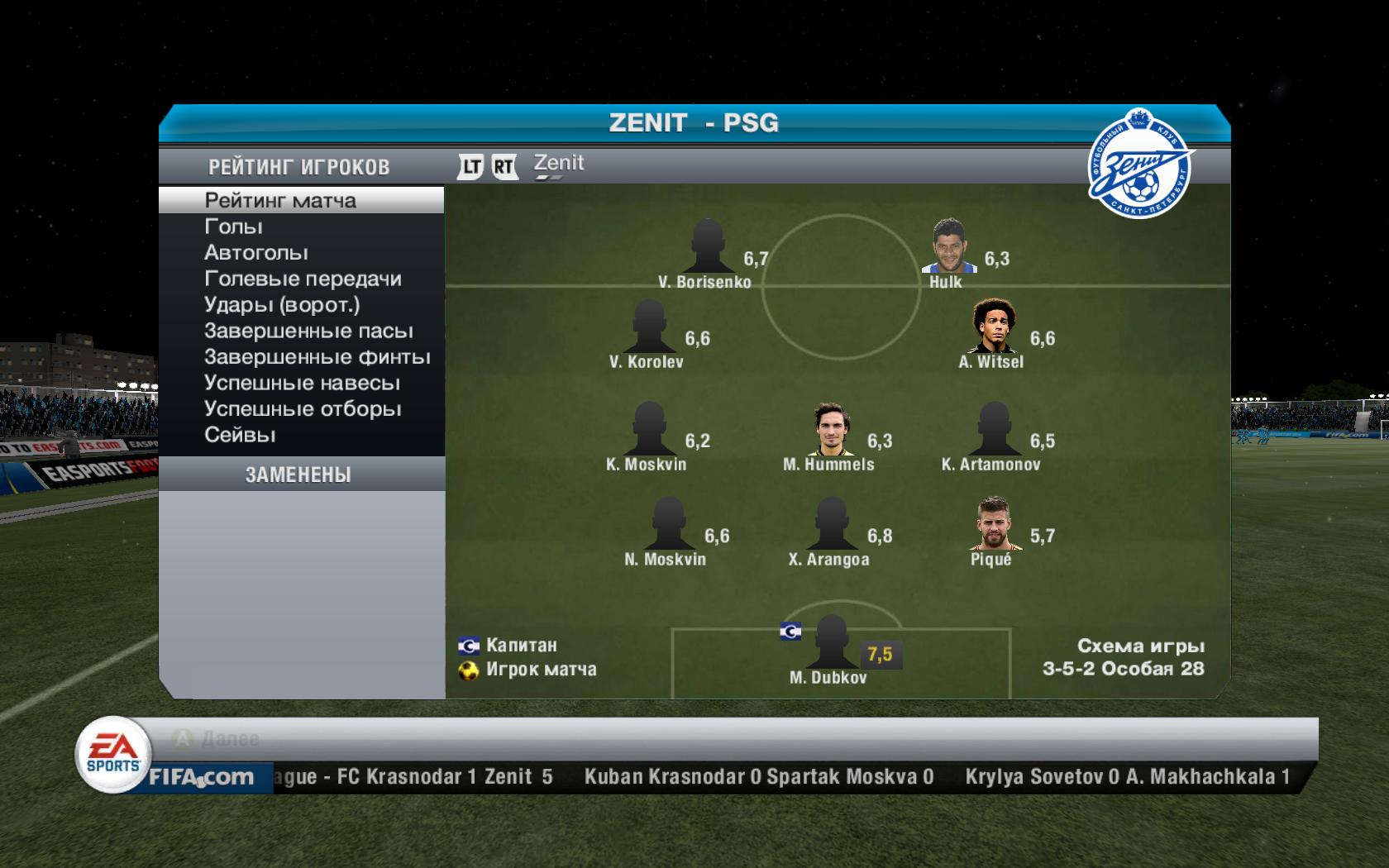This screenshot has width=1389, height=868.
Task: Select Удары (ворот.) stat
Action: click(282, 304)
